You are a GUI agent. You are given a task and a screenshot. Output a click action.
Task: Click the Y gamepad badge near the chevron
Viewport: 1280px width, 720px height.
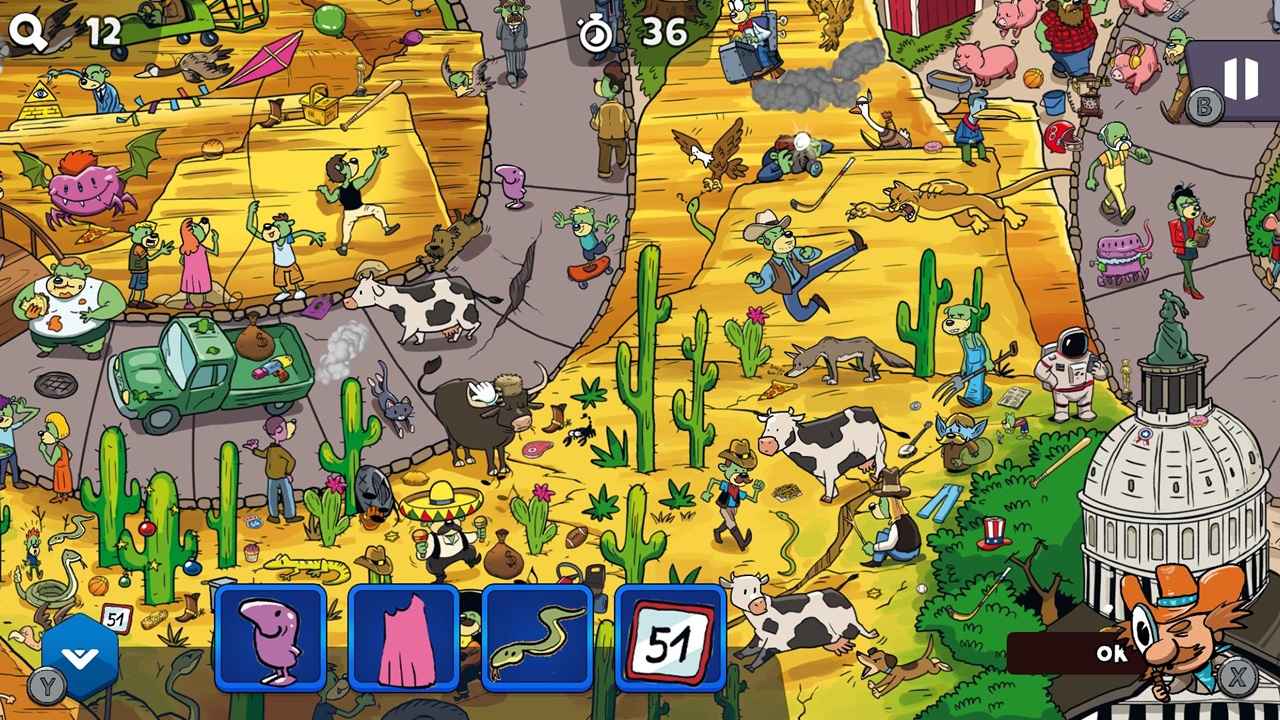46,679
